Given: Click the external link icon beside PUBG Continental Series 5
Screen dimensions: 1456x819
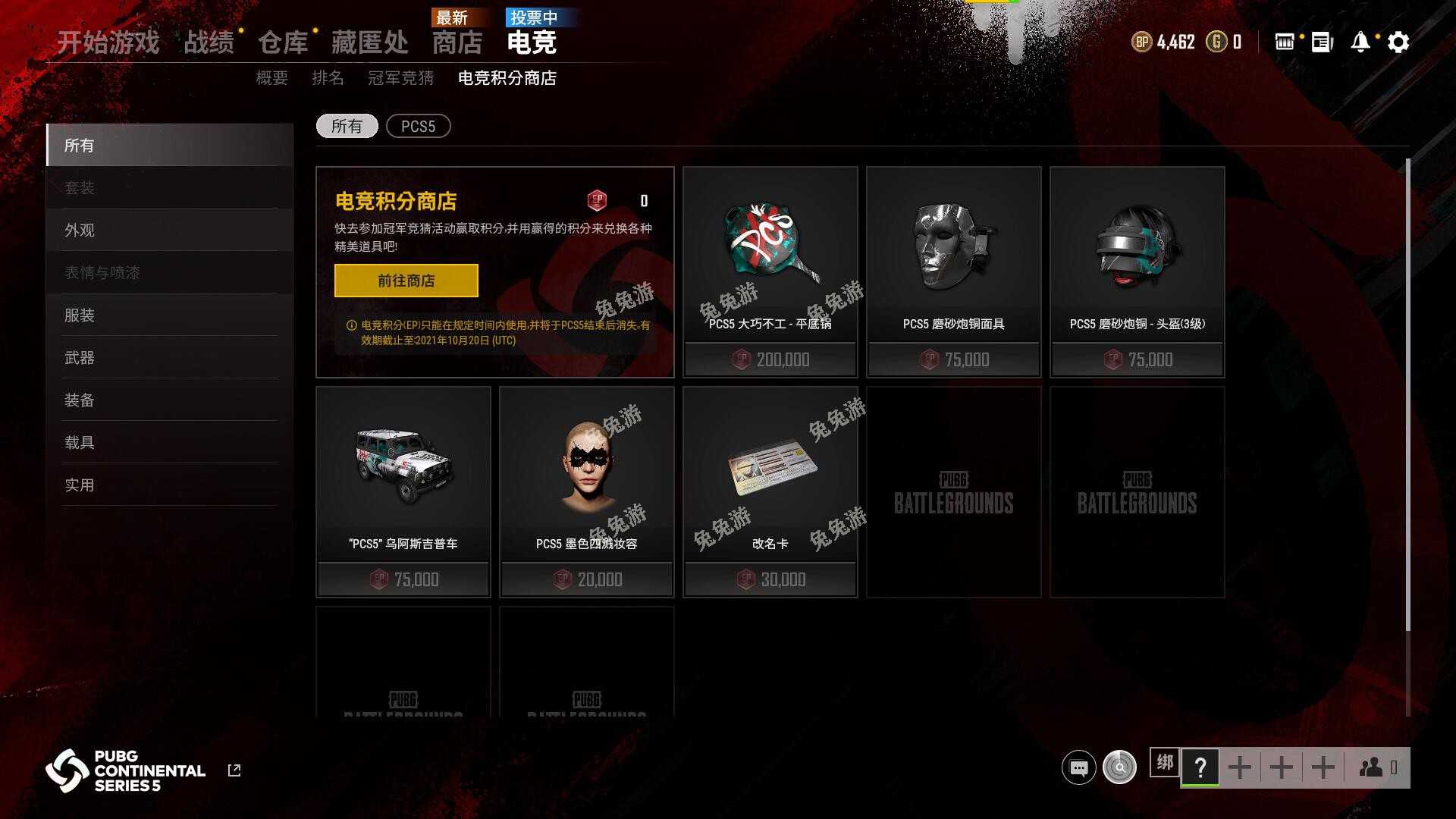Looking at the screenshot, I should coord(234,769).
